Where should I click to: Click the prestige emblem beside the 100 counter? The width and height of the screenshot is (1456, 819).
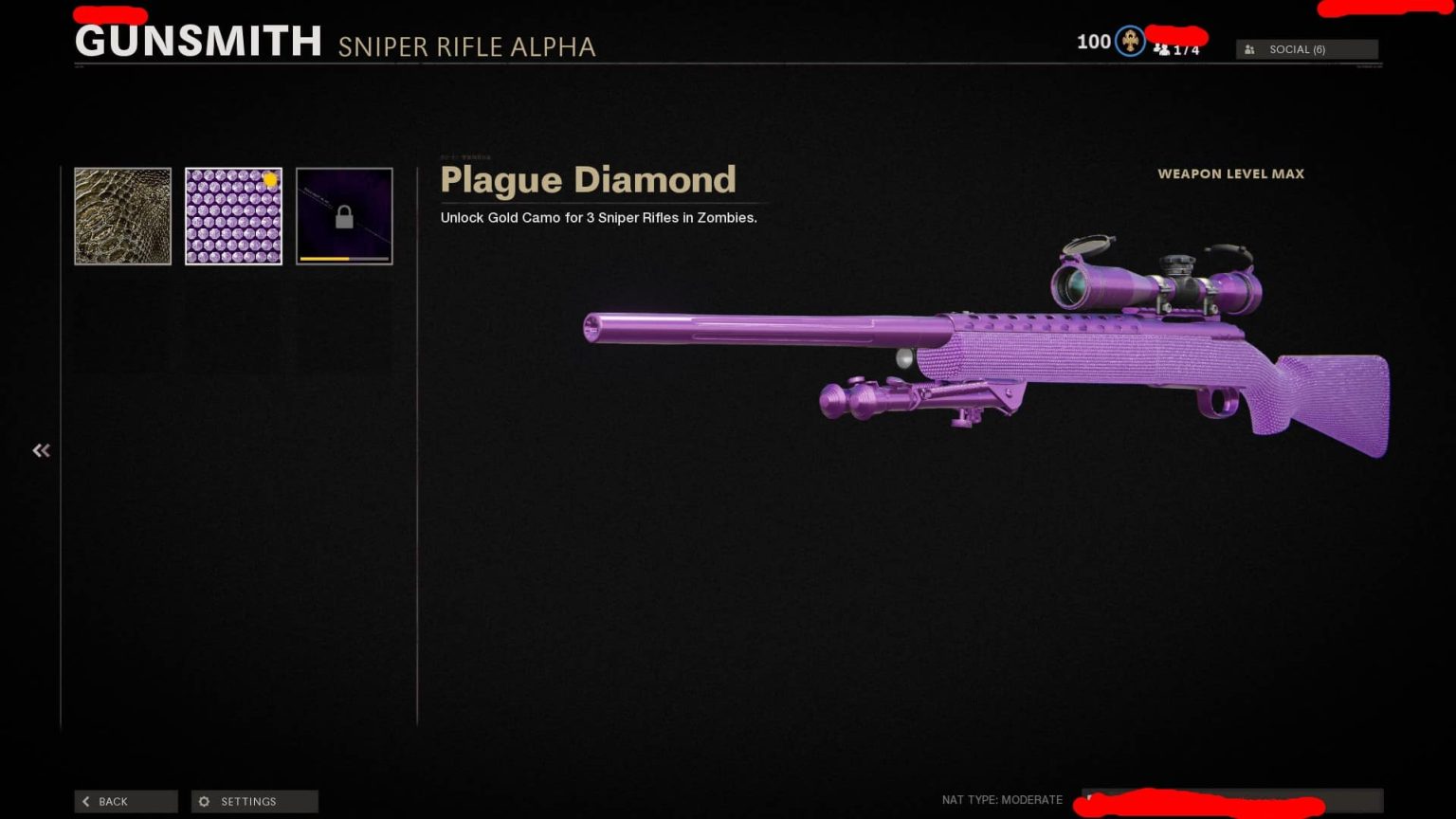pyautogui.click(x=1129, y=42)
